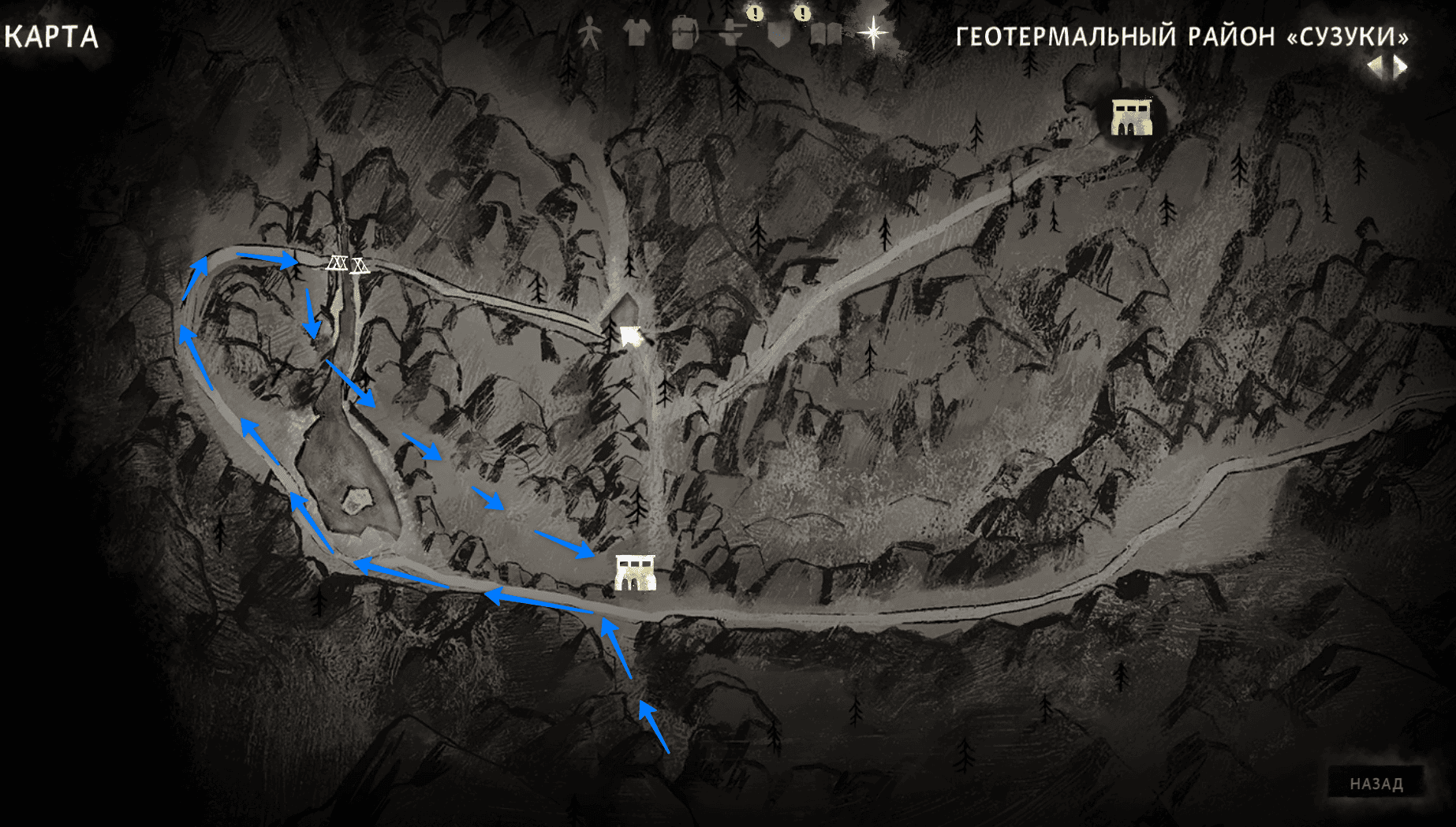Open the backpack inventory tab

684,35
